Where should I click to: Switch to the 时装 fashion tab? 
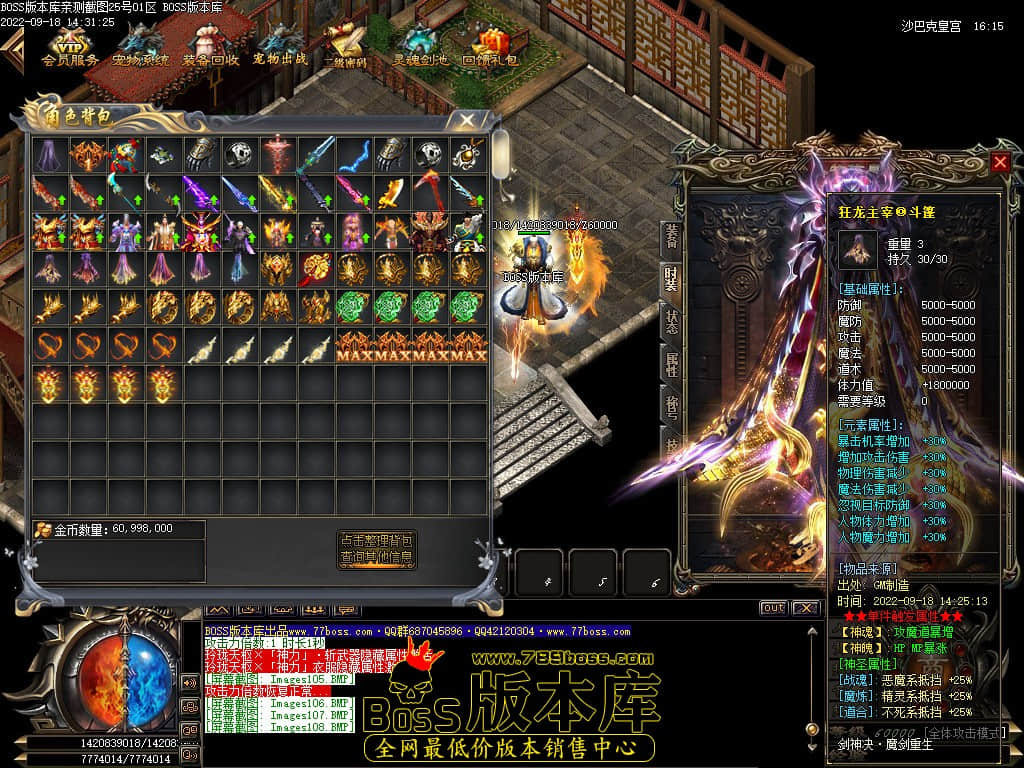tap(671, 279)
